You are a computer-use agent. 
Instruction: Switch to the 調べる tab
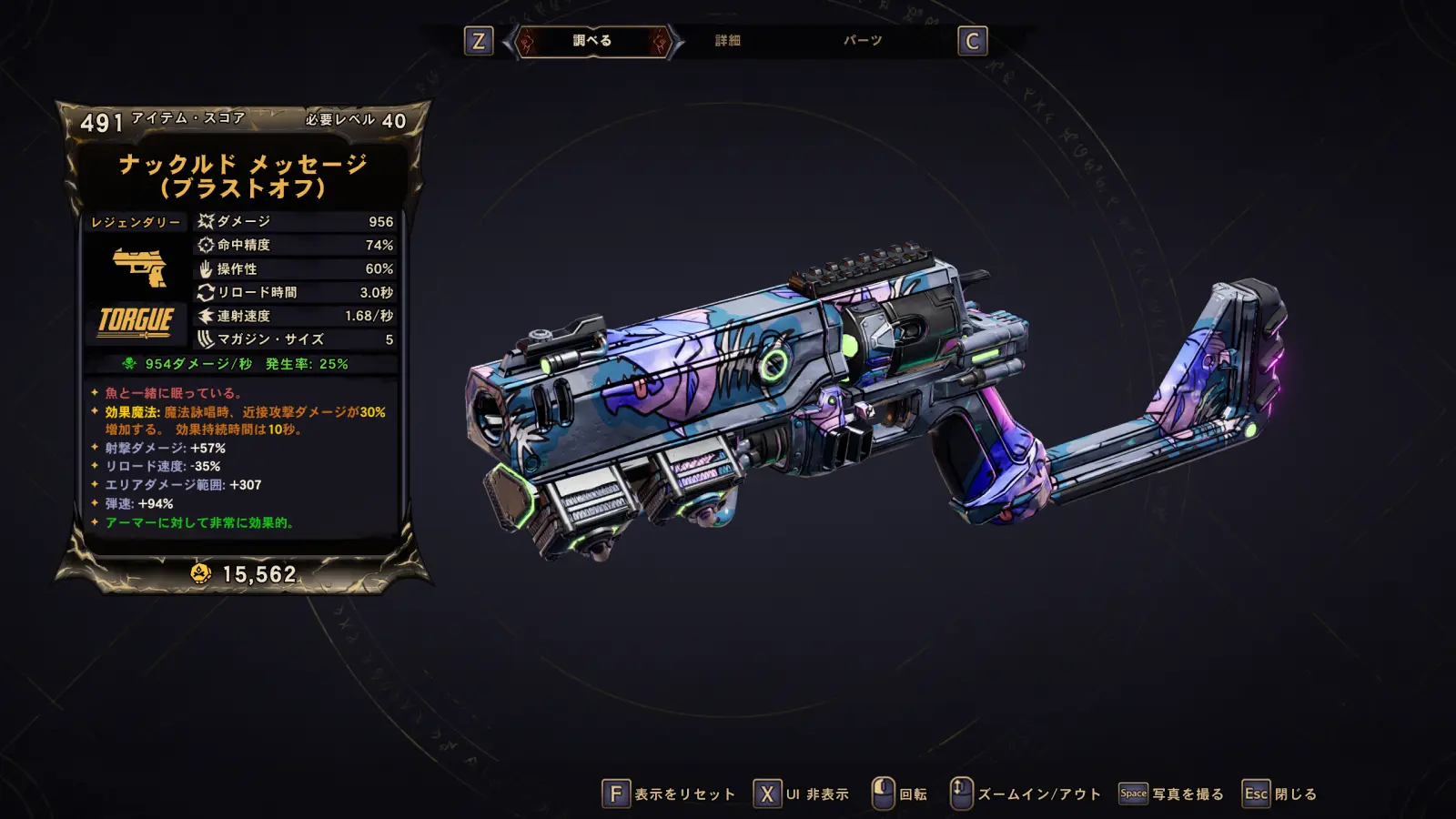[592, 41]
